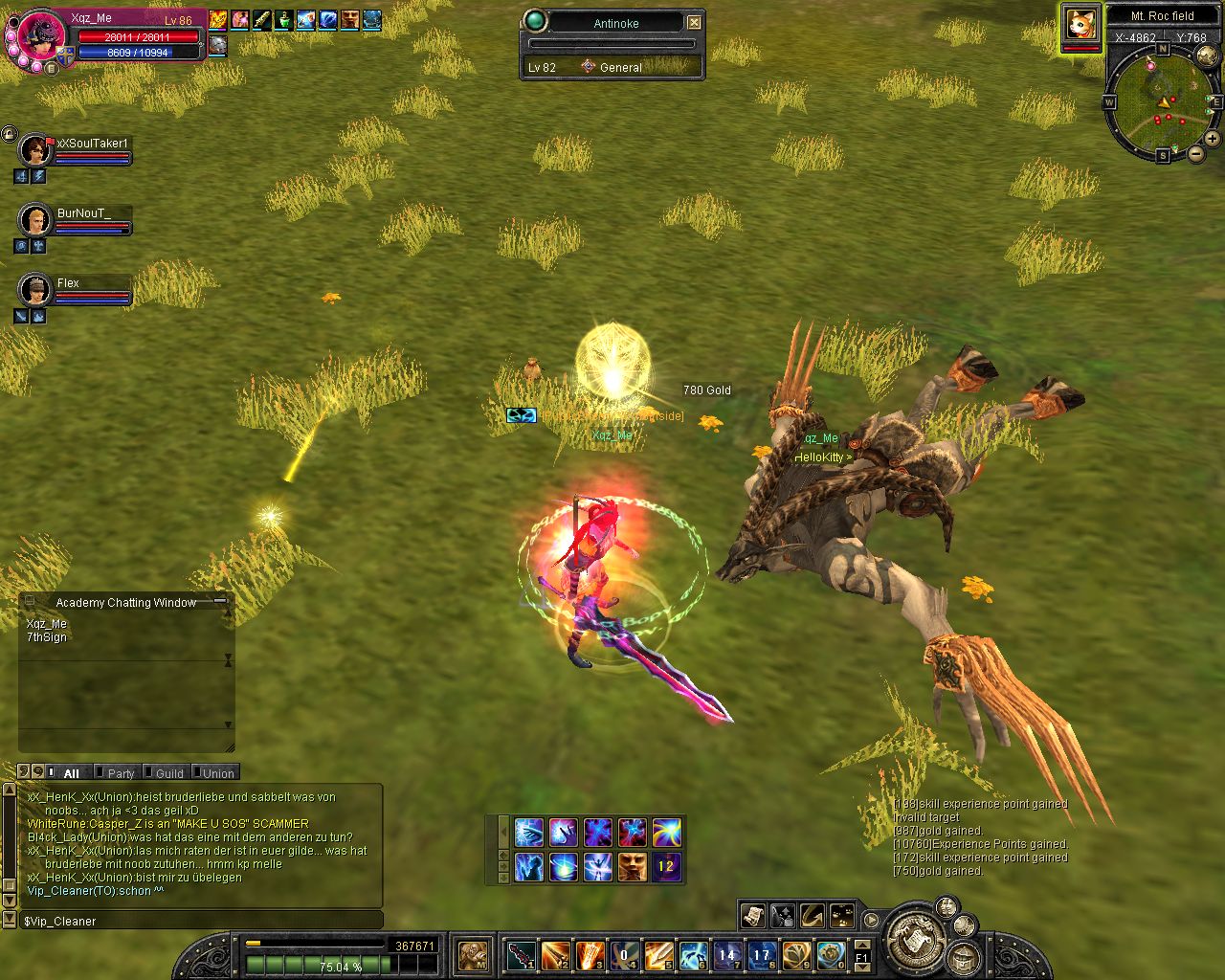
Task: Zoom in on the minimap
Action: [1212, 138]
